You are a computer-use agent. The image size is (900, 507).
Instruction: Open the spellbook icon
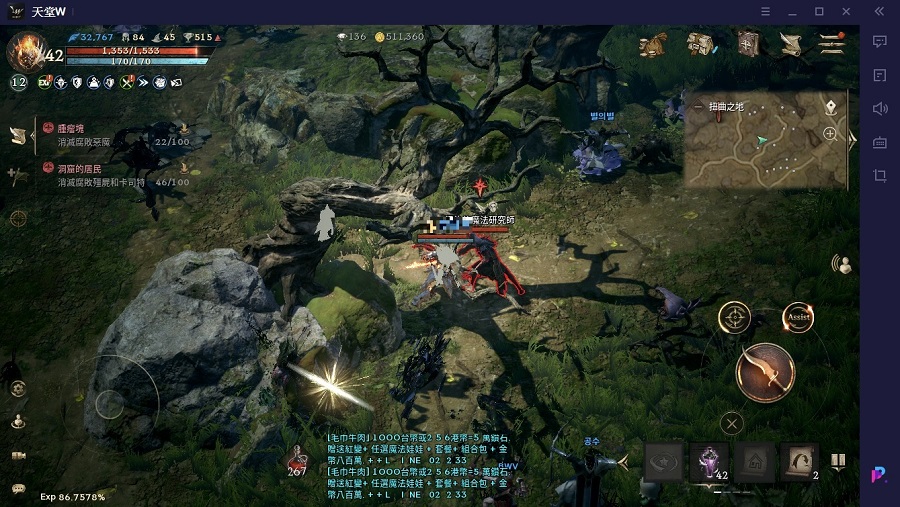pyautogui.click(x=747, y=44)
